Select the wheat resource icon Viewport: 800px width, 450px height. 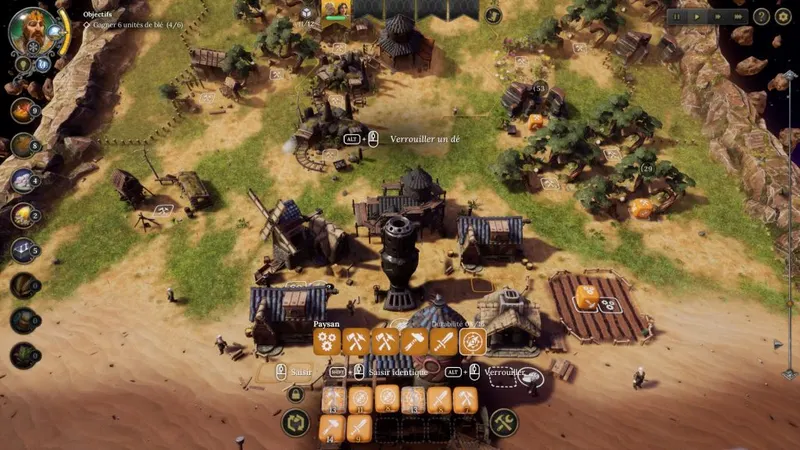23,214
